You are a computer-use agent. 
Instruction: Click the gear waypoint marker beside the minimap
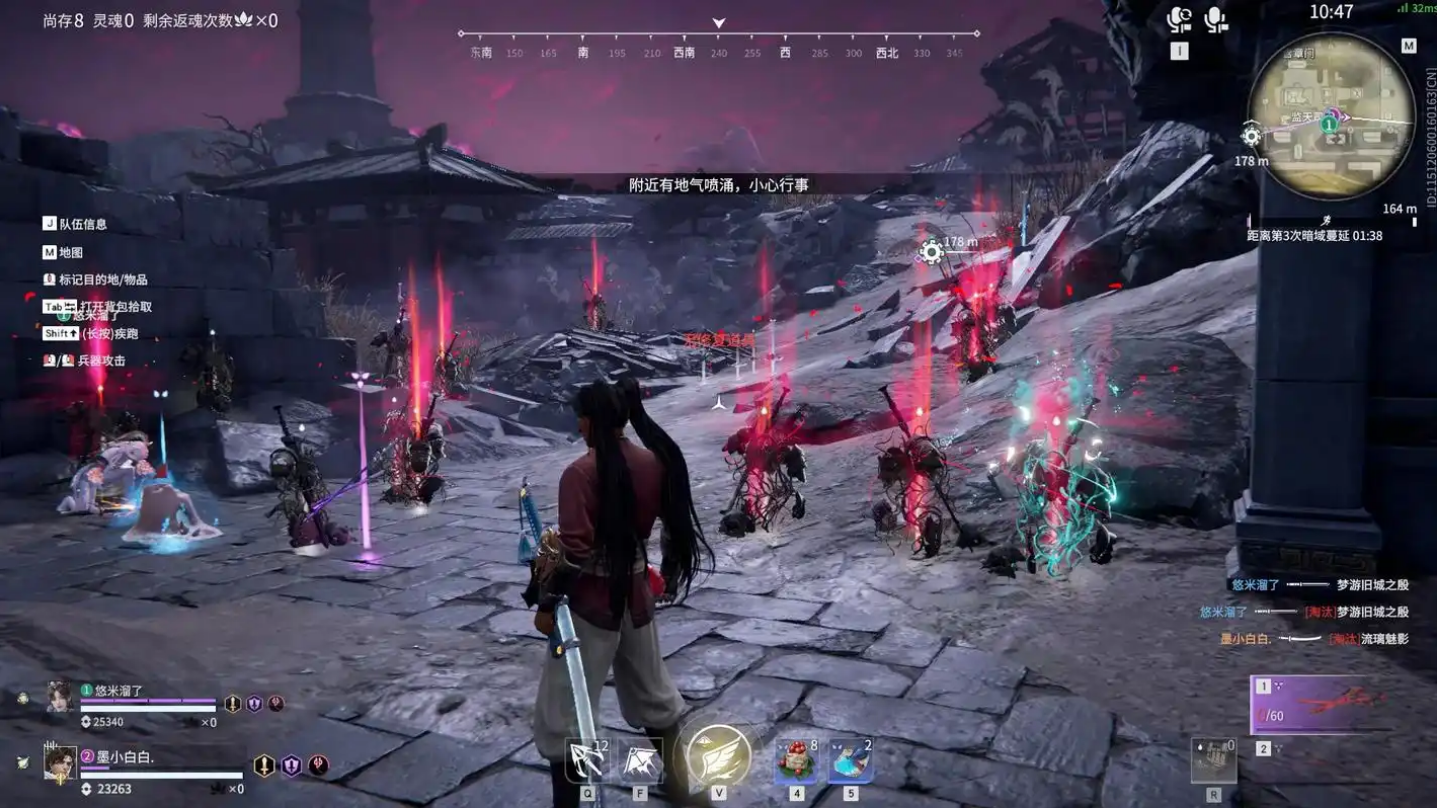pos(1251,136)
